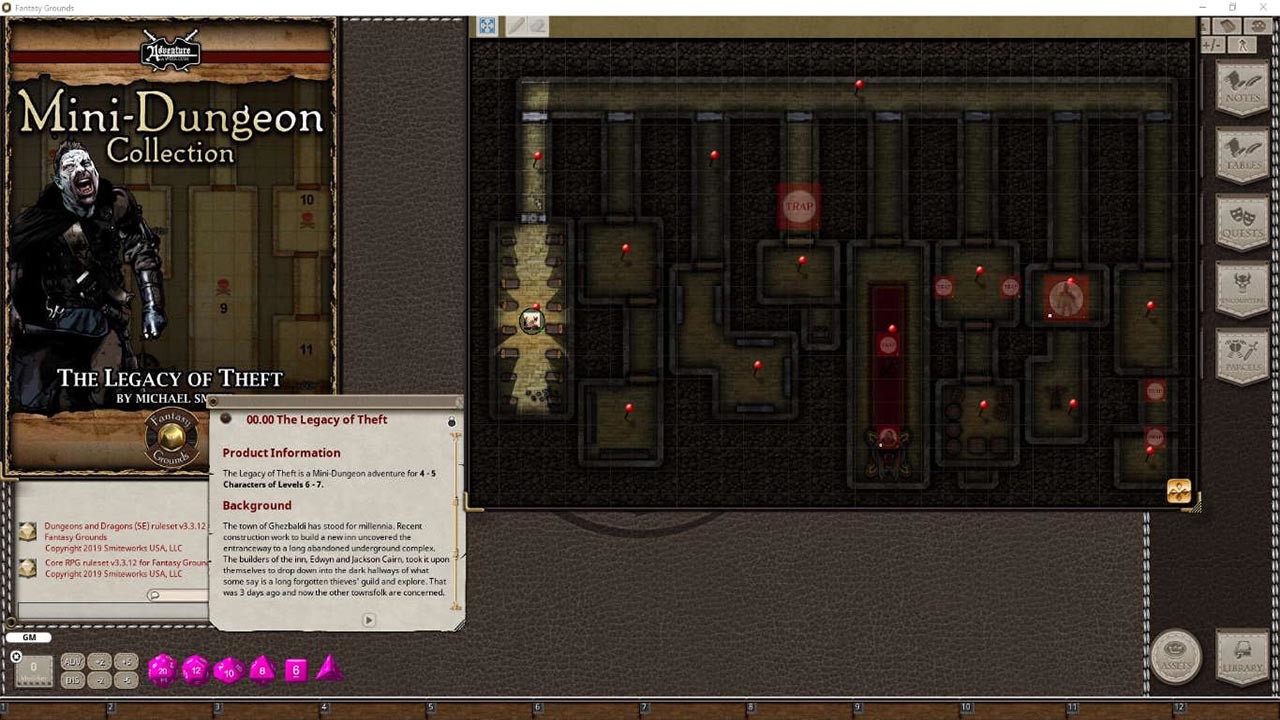The image size is (1280, 720).
Task: Select the pencil drawing tool on the map toolbar
Action: 517,26
